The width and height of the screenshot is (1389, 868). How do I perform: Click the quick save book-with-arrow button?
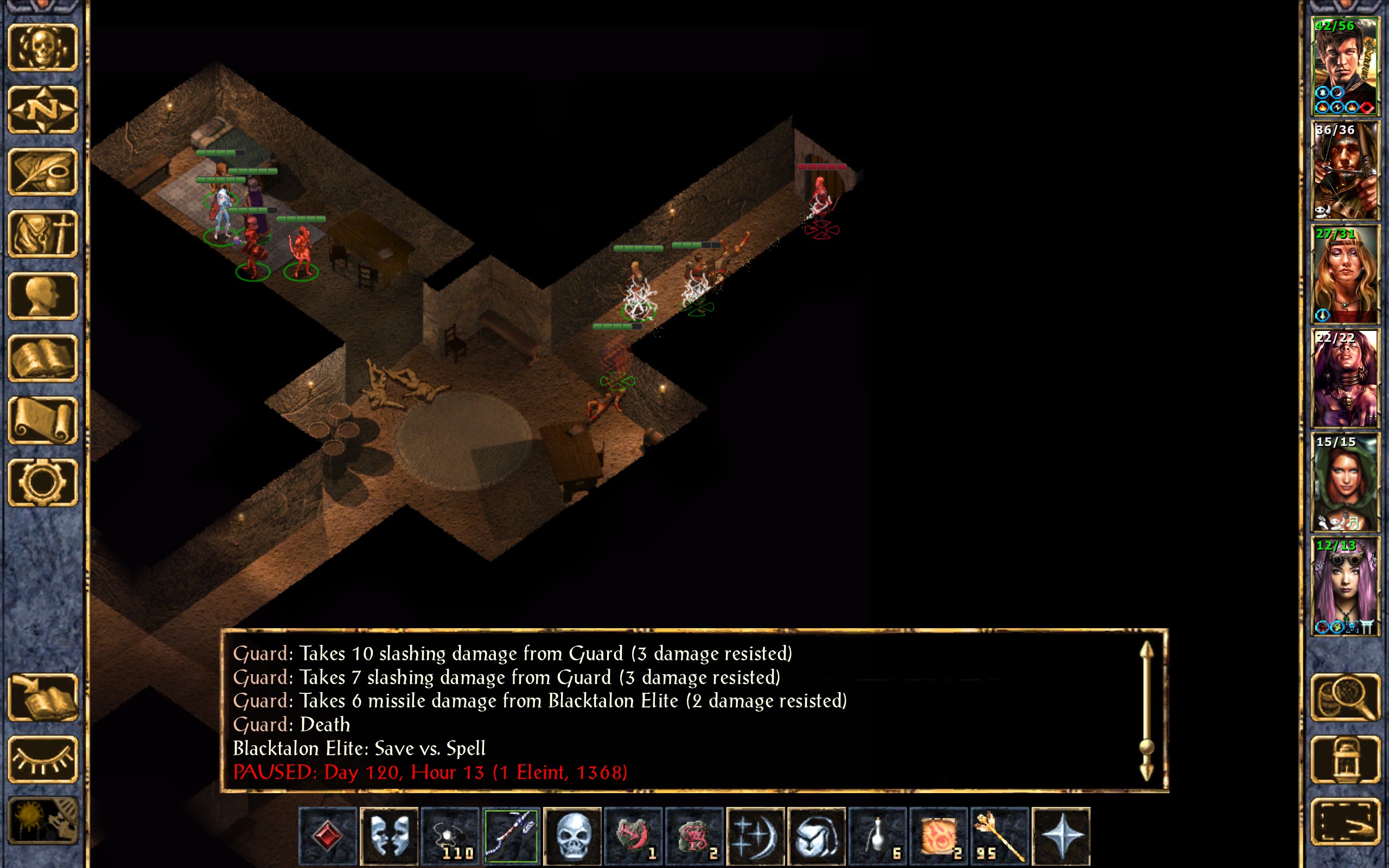tap(43, 698)
